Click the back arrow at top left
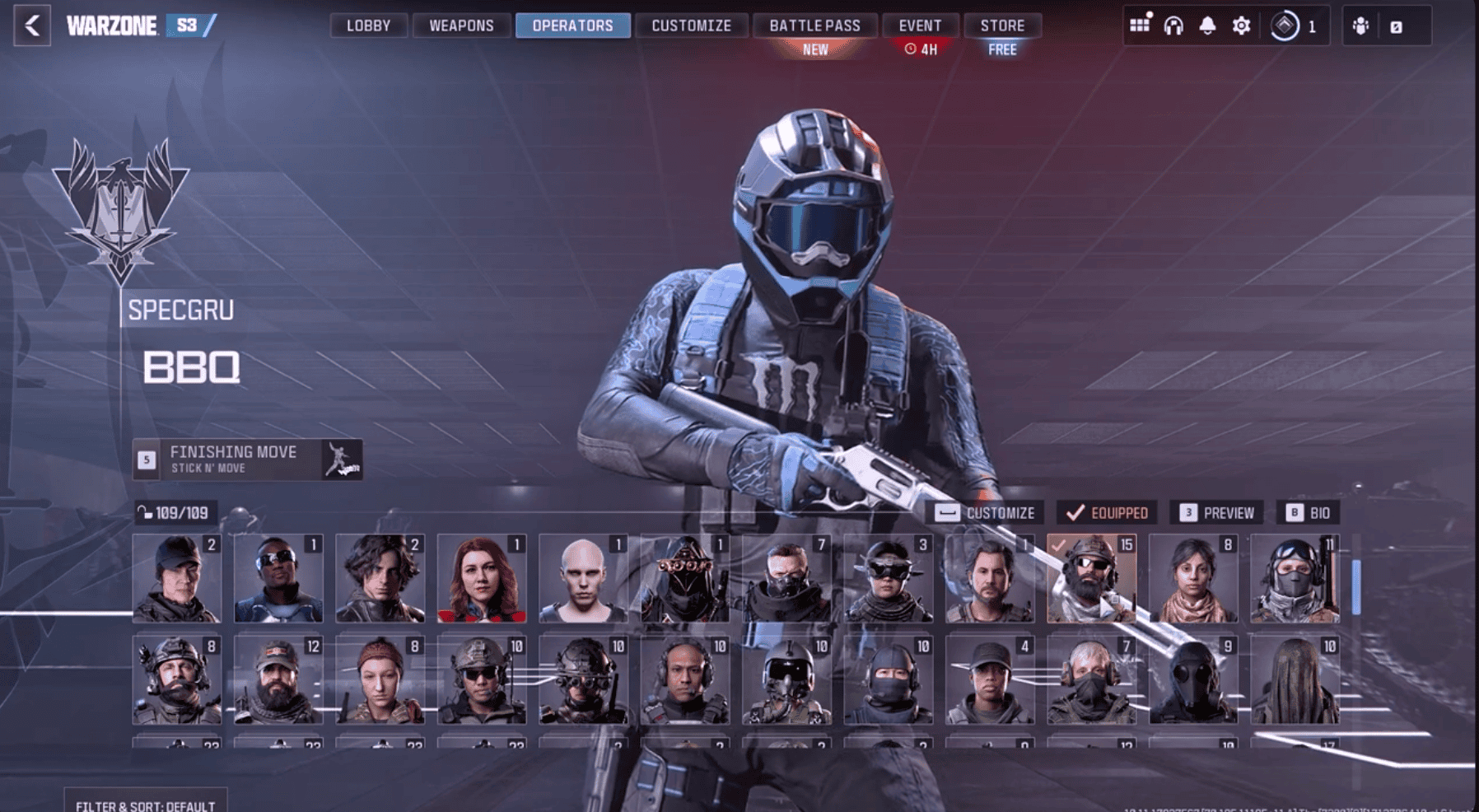Viewport: 1479px width, 812px height. pyautogui.click(x=30, y=24)
